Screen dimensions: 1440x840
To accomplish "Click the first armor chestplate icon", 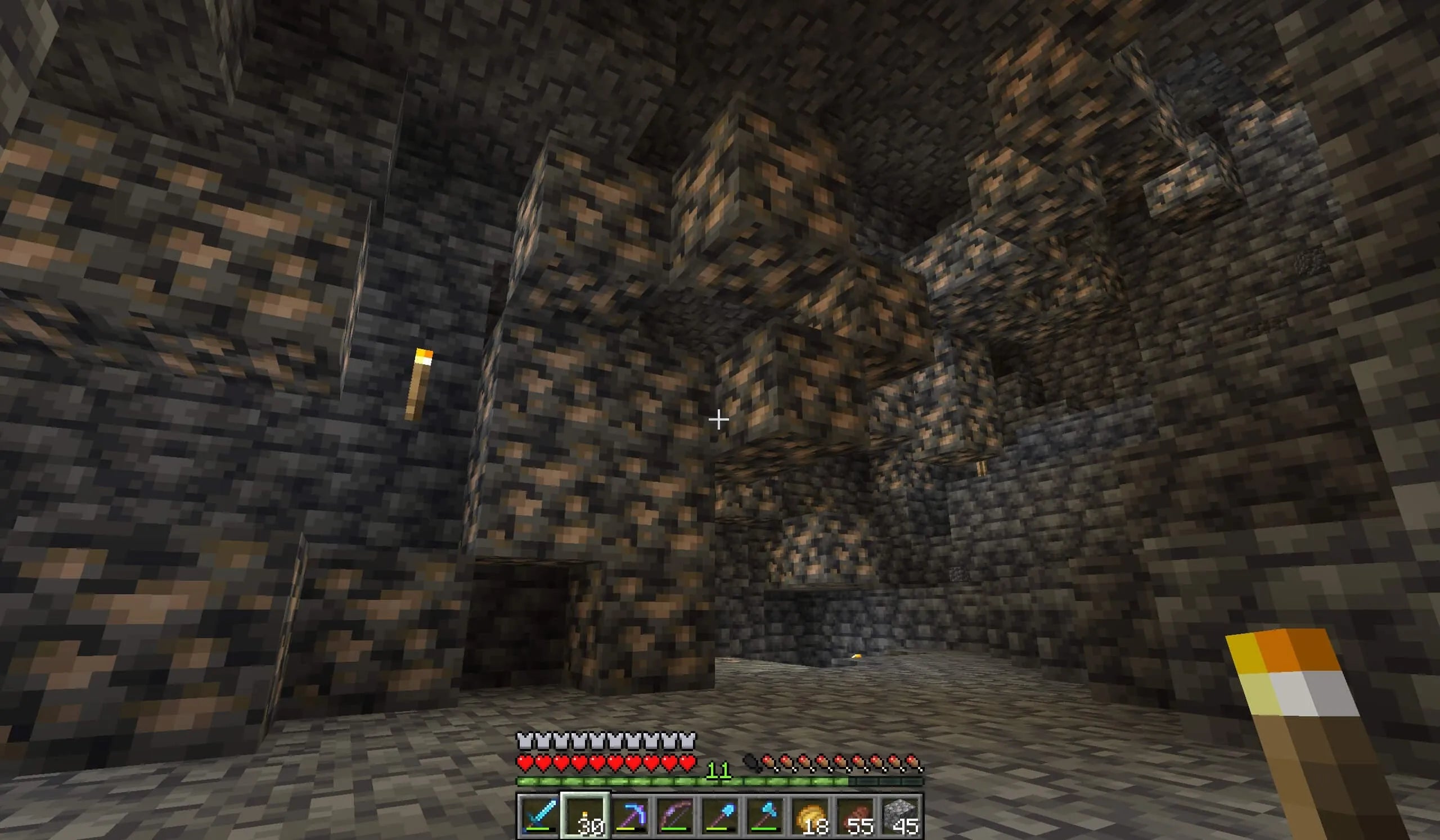I will (x=524, y=738).
